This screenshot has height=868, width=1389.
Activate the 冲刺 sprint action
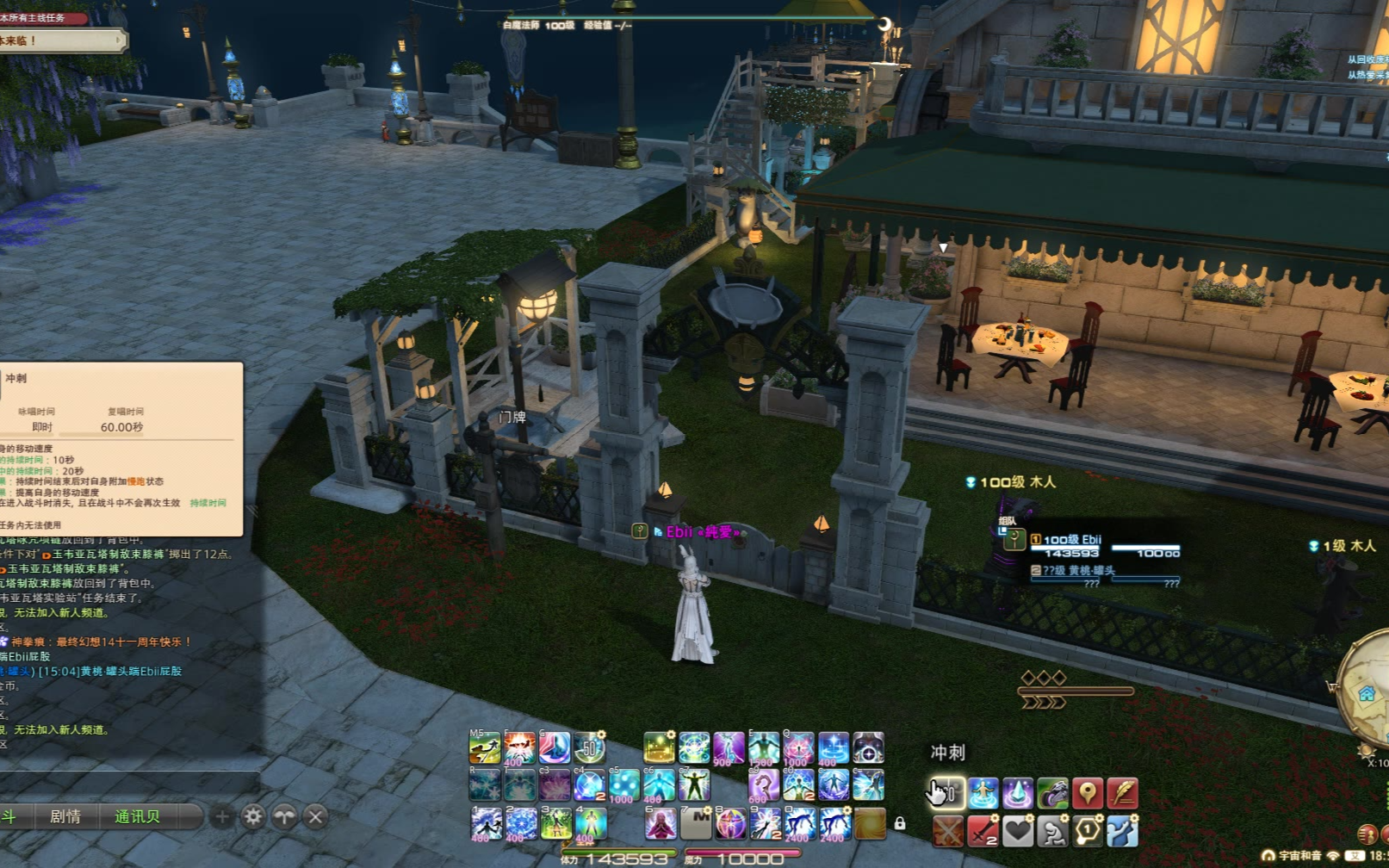click(947, 792)
